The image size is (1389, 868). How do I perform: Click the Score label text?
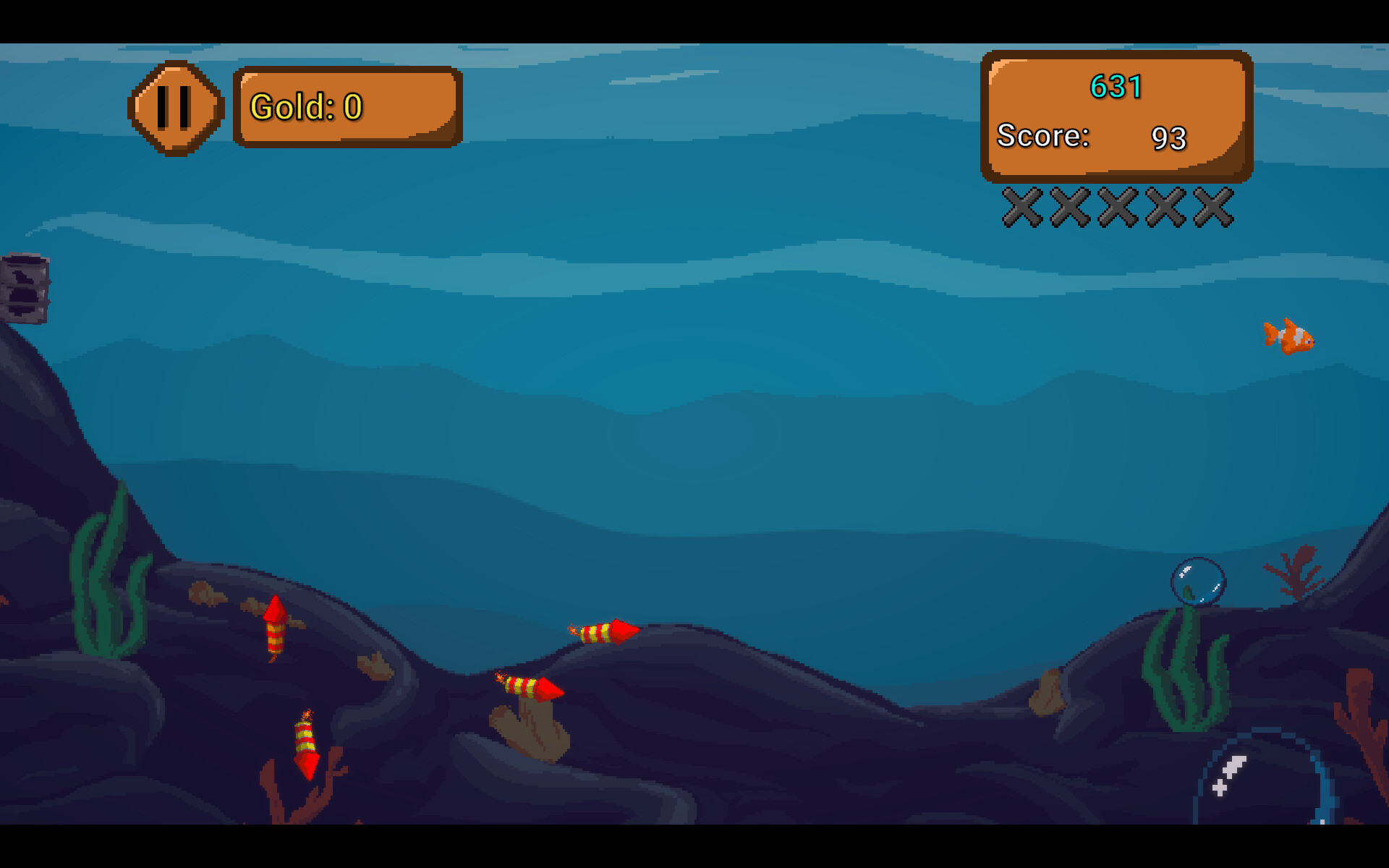point(1042,136)
